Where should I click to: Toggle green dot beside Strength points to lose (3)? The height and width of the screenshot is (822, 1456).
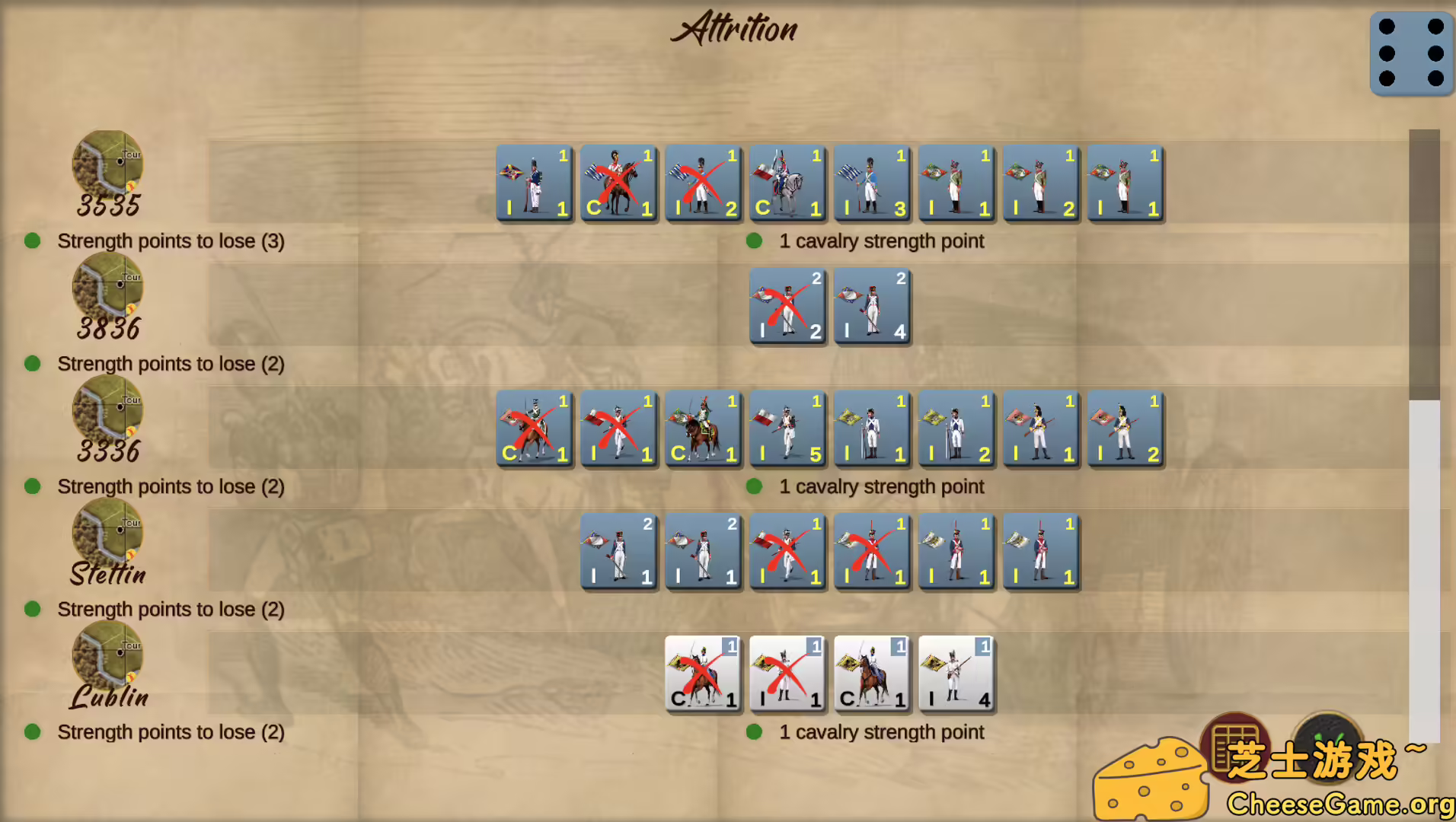pyautogui.click(x=32, y=241)
